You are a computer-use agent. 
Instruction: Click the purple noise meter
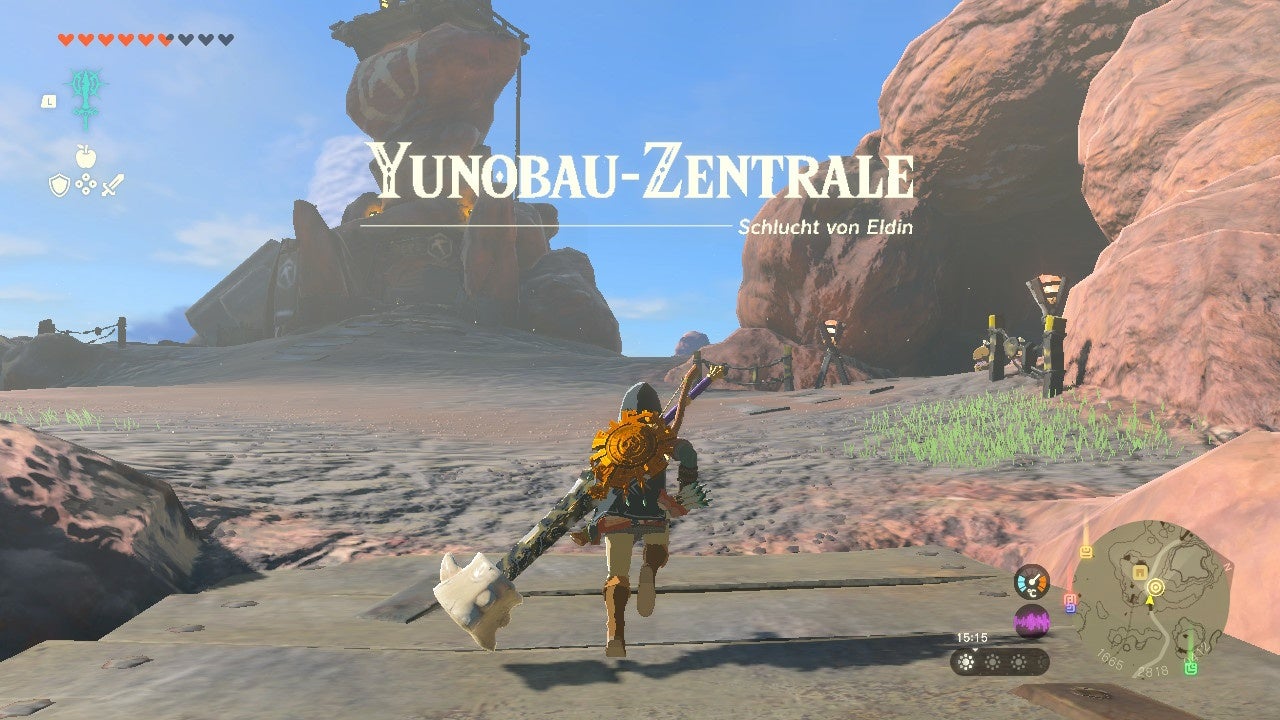[x=1032, y=621]
